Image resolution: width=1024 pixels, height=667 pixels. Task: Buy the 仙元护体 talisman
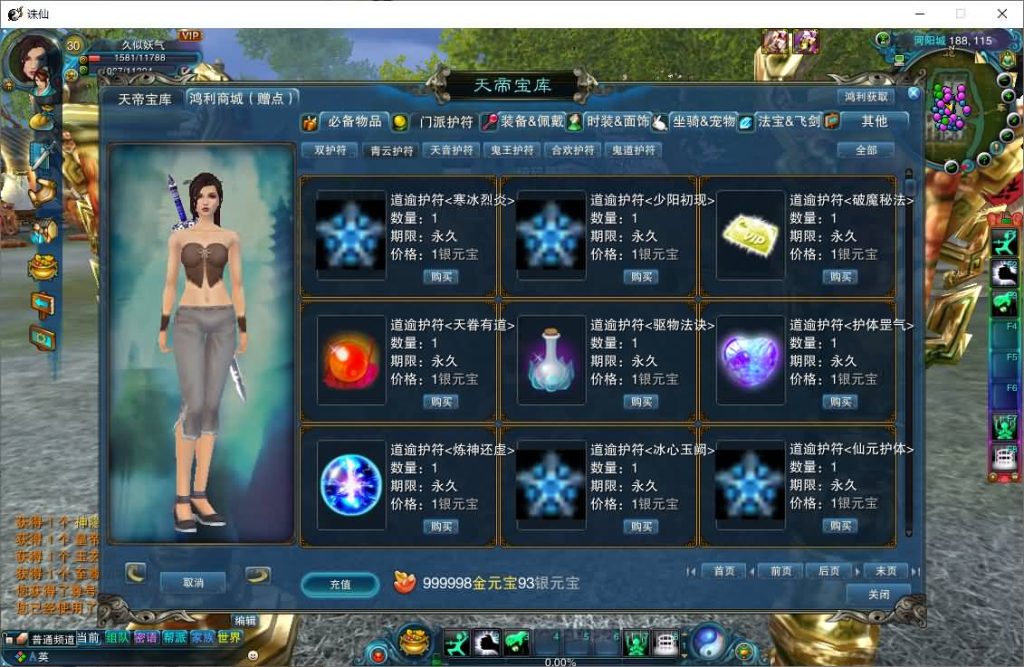click(839, 526)
